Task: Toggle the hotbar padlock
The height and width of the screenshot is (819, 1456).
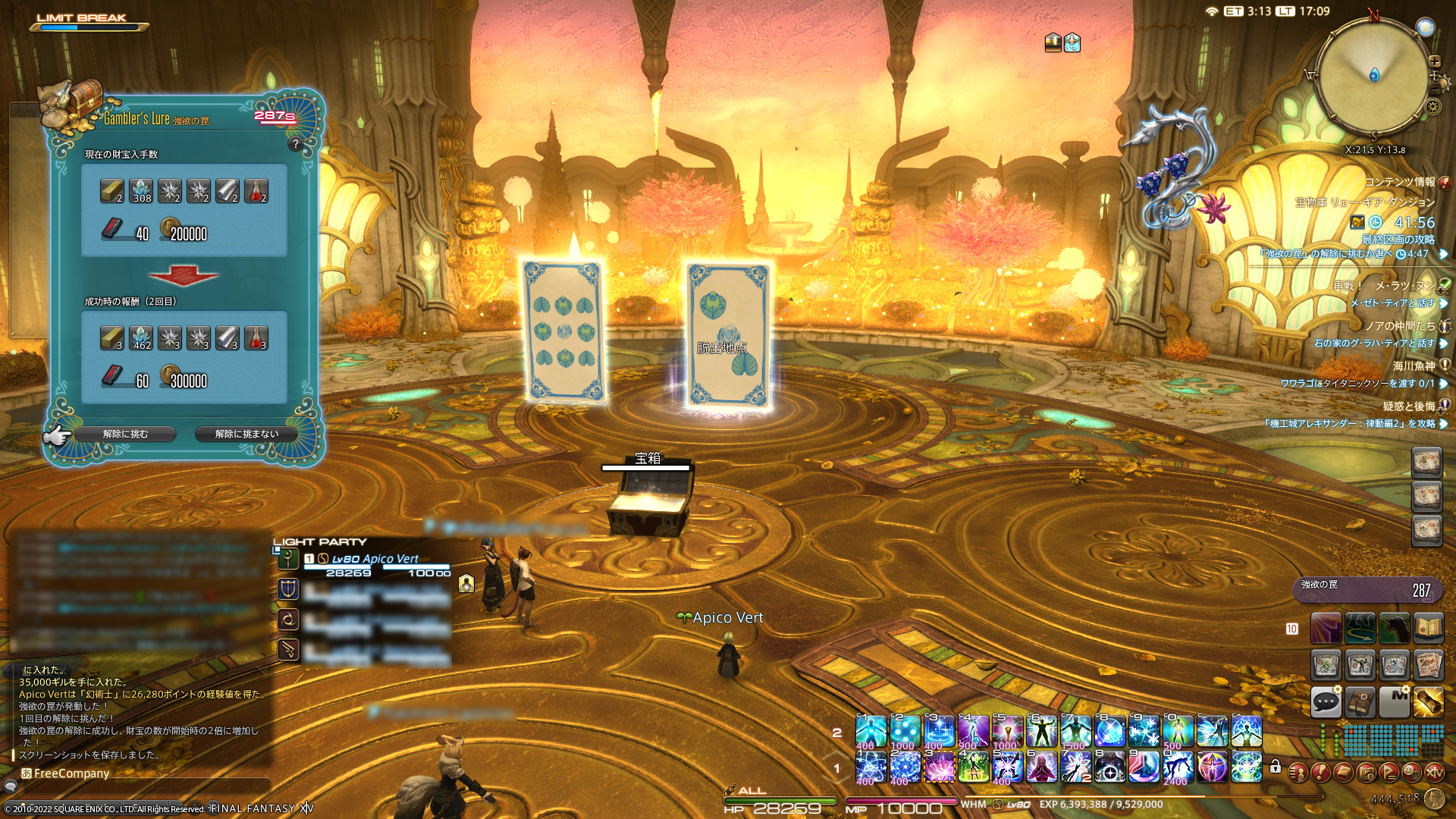Action: click(x=1276, y=767)
